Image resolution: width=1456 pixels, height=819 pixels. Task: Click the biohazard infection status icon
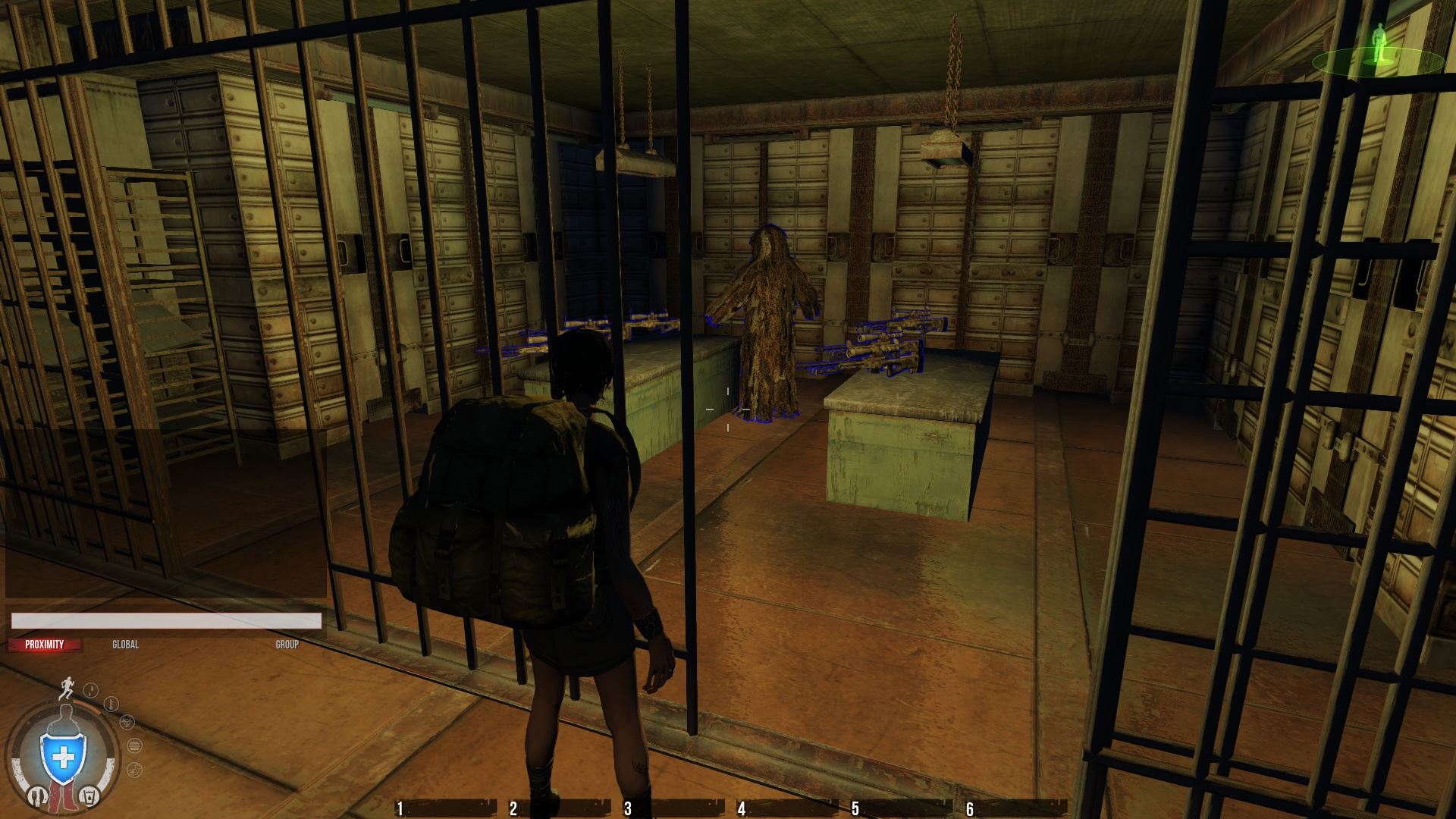[x=129, y=723]
